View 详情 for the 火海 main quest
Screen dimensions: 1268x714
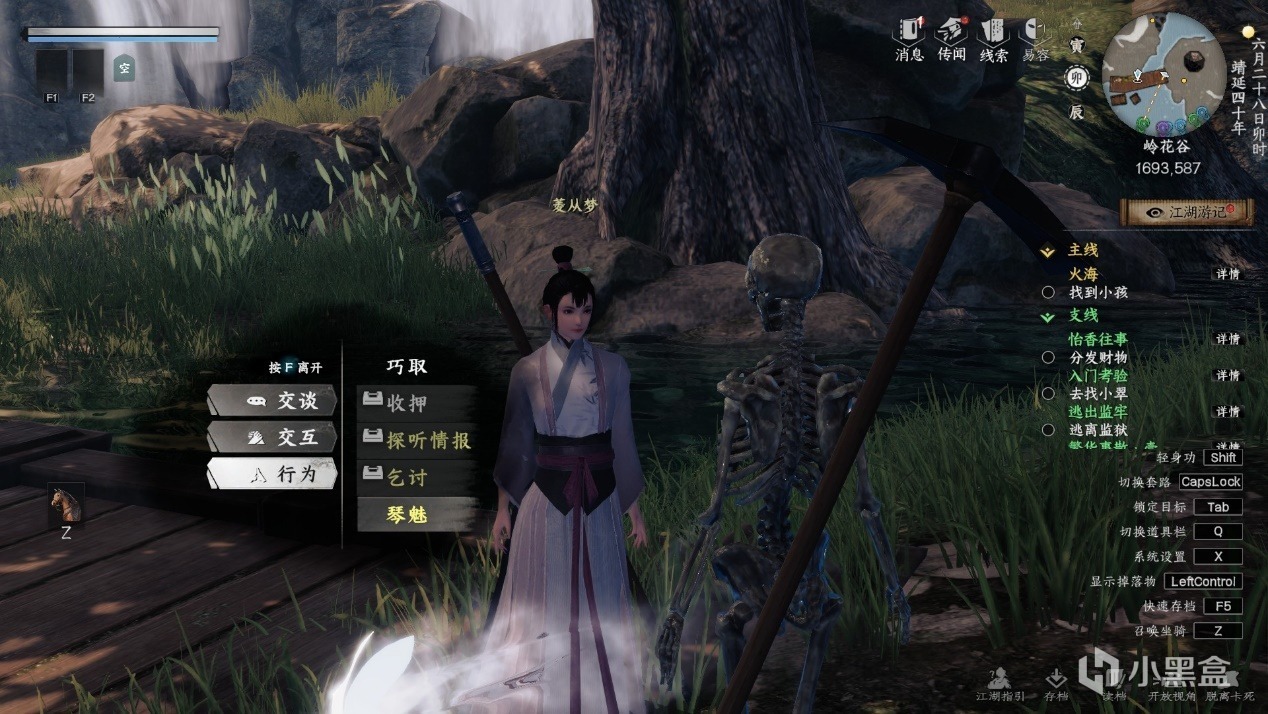1227,274
